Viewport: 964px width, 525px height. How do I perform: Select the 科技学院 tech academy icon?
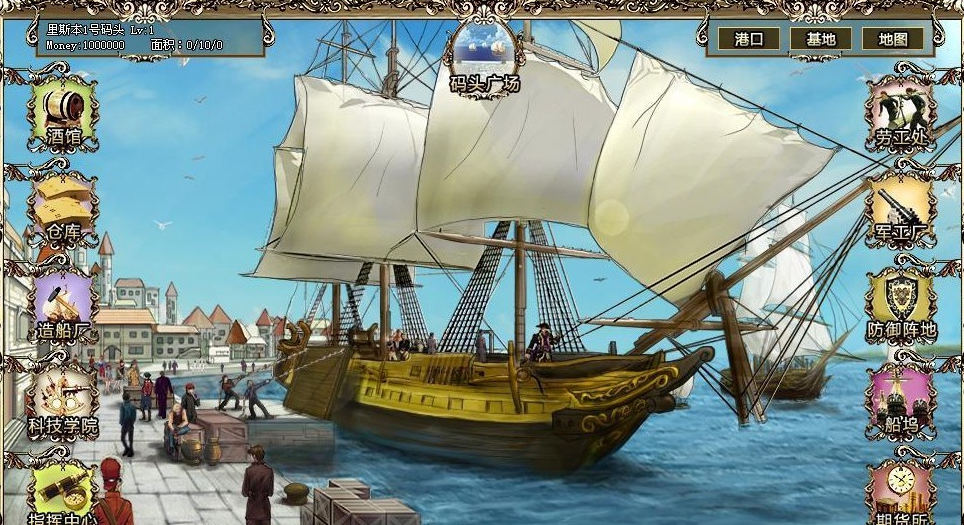coord(62,395)
